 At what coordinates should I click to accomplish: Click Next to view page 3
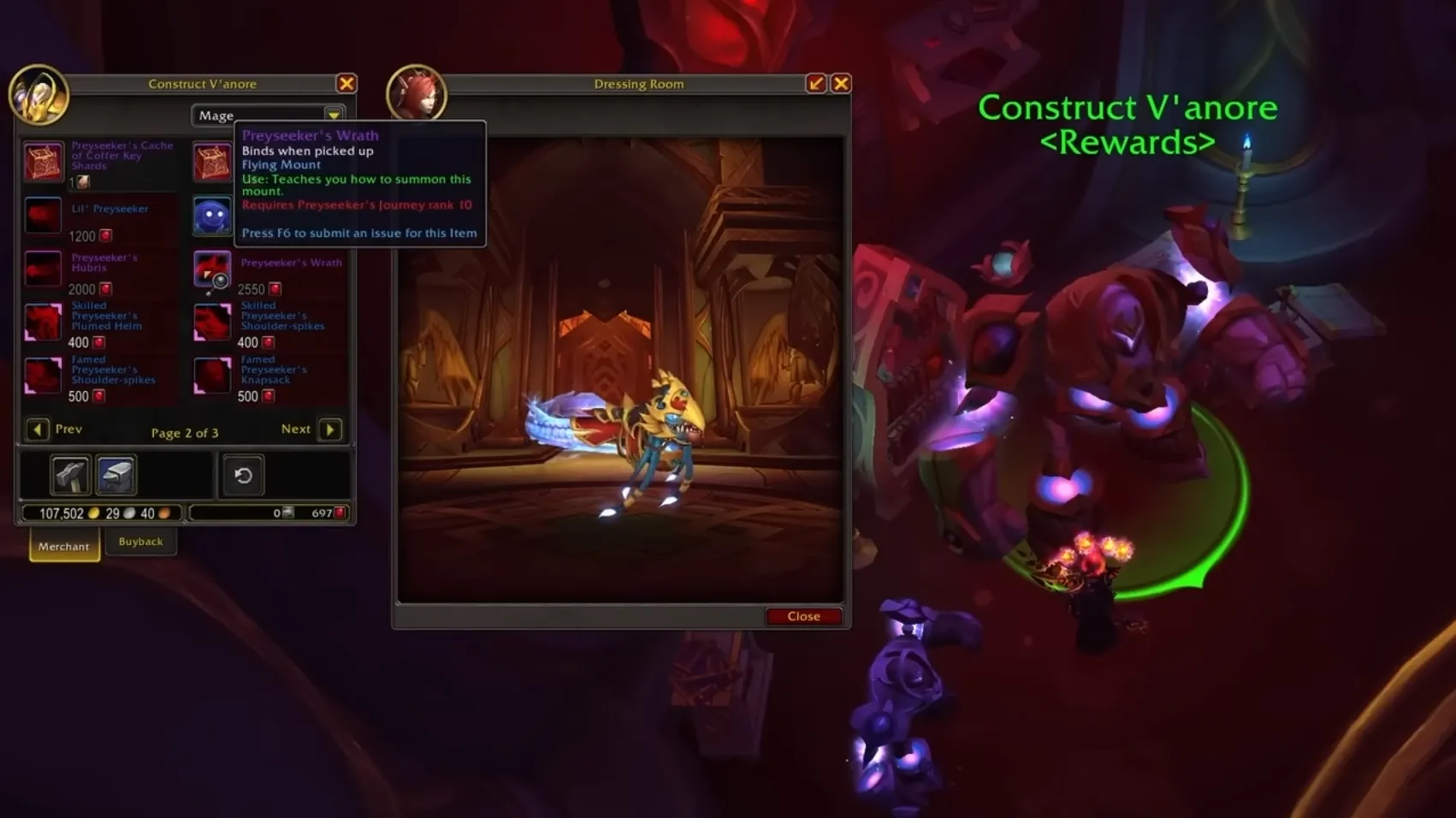click(x=330, y=429)
